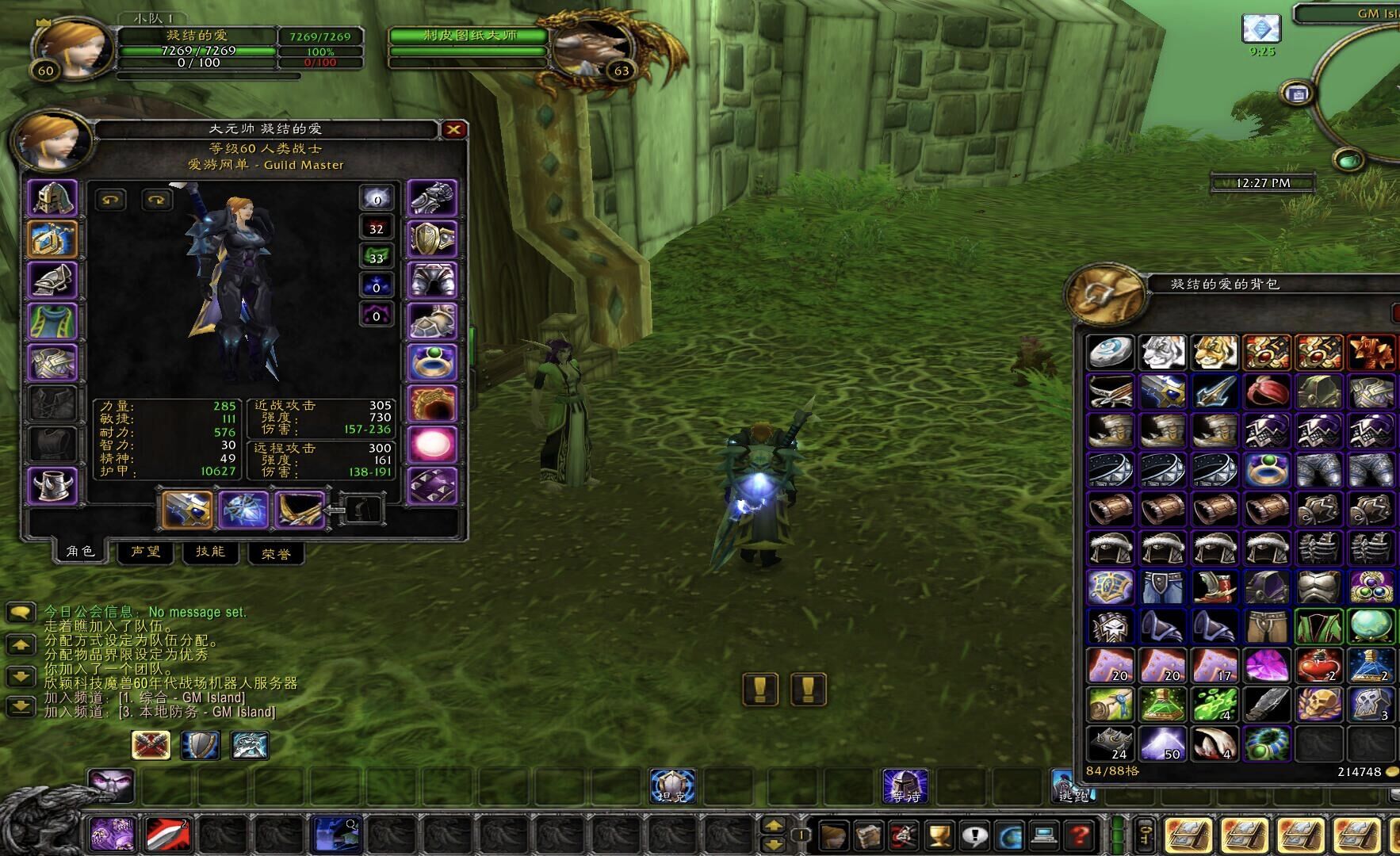The height and width of the screenshot is (856, 1400).
Task: Open the red question mark help menu
Action: [x=1080, y=835]
